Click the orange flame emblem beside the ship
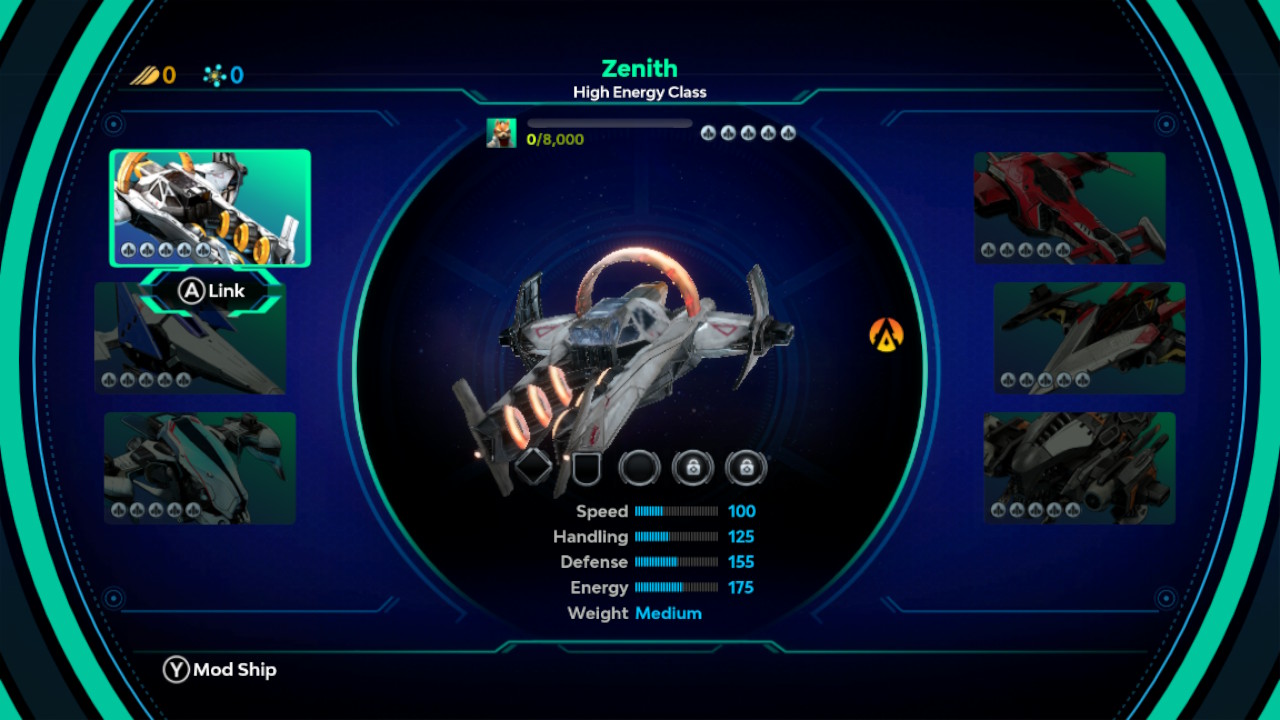 point(886,334)
